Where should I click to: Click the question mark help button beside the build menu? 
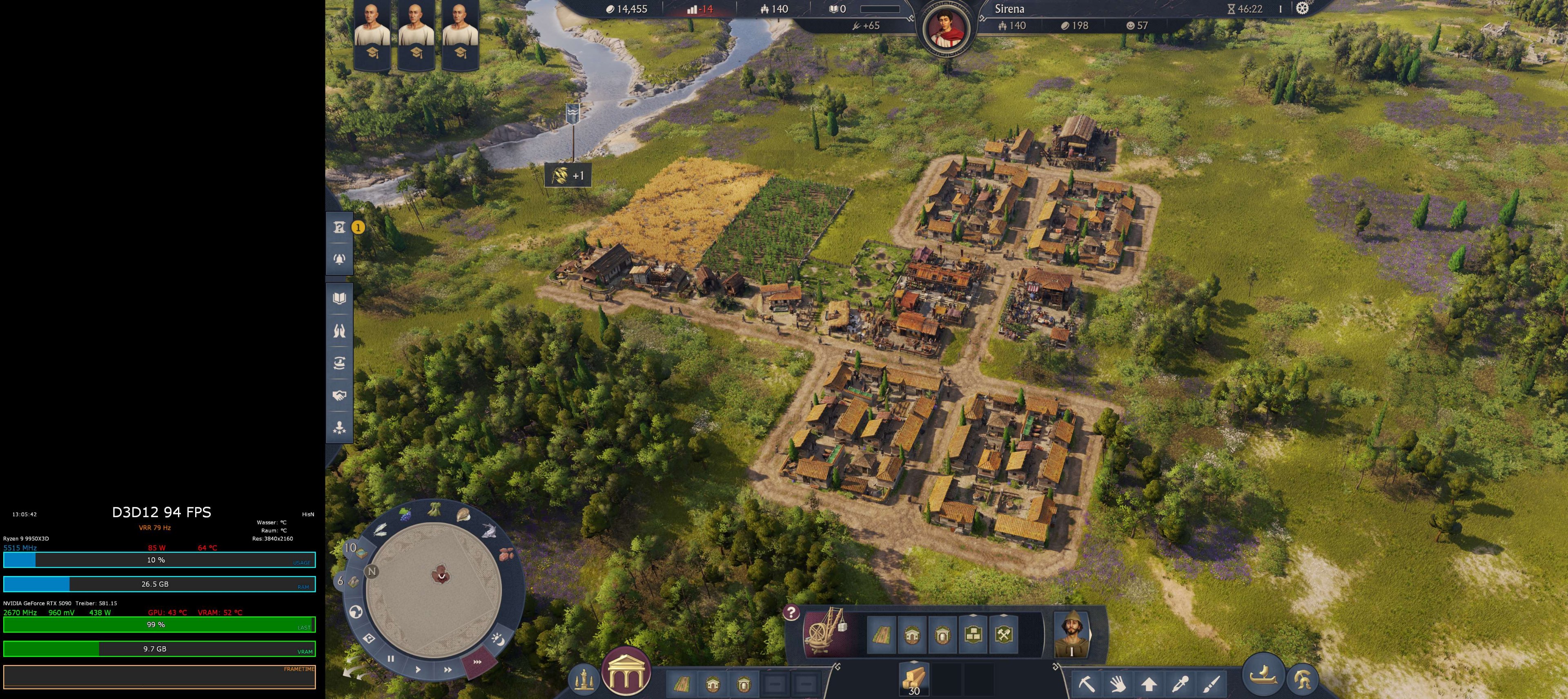pos(791,613)
